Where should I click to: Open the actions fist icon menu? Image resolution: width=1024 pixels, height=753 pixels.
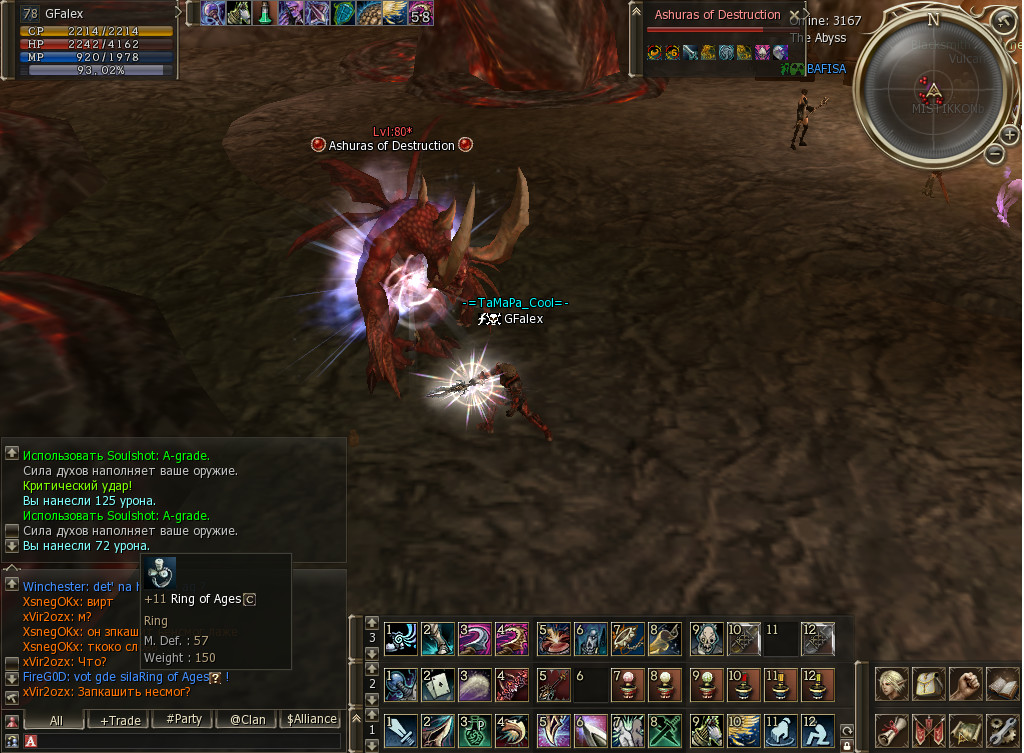tap(965, 685)
